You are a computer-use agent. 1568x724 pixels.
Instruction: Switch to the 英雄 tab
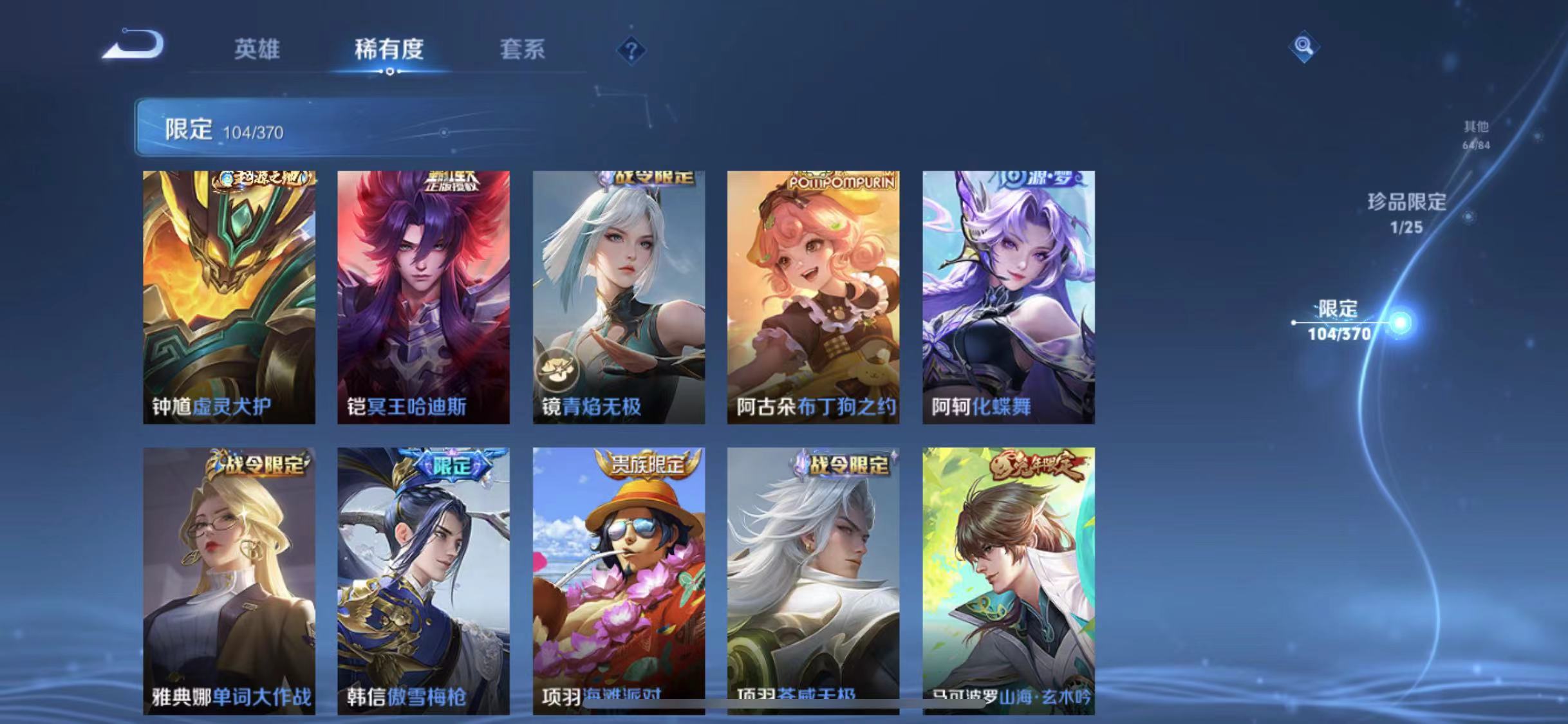click(257, 50)
